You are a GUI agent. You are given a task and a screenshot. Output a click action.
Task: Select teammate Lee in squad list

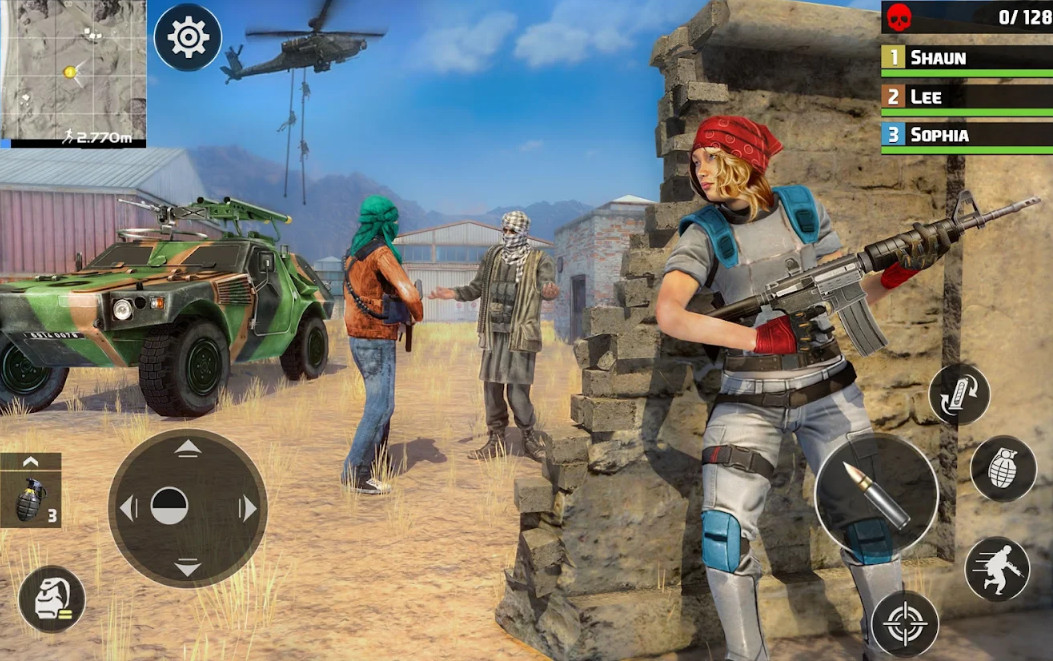pos(966,97)
